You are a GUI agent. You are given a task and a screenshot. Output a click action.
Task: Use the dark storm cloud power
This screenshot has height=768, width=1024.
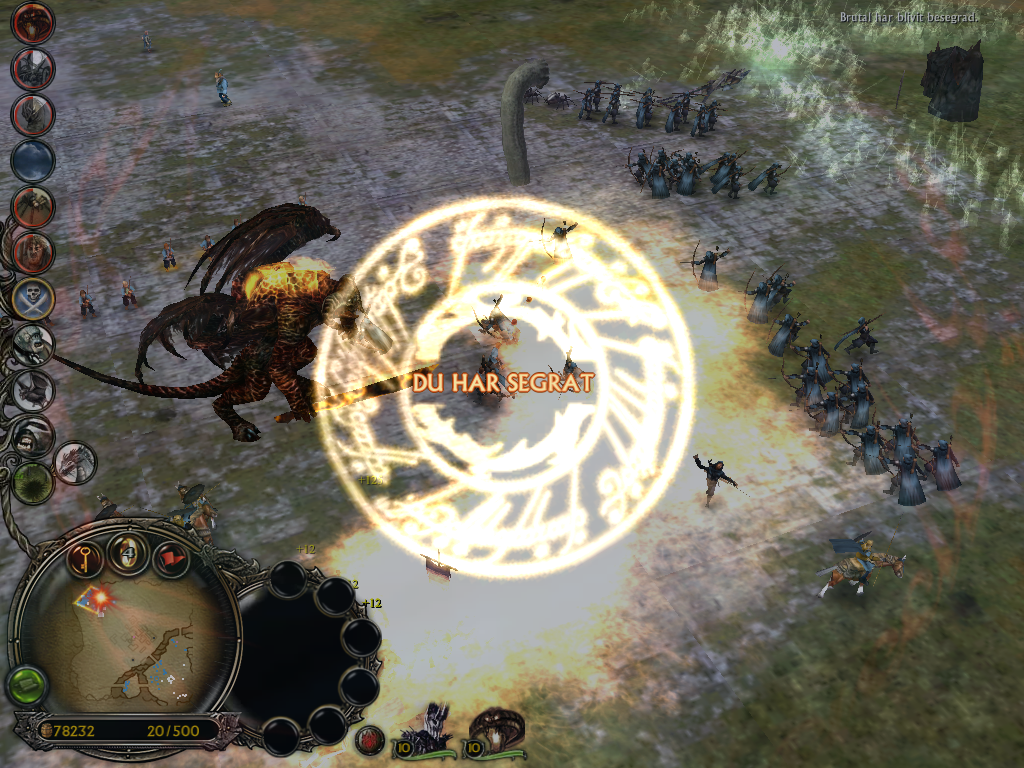(x=33, y=160)
